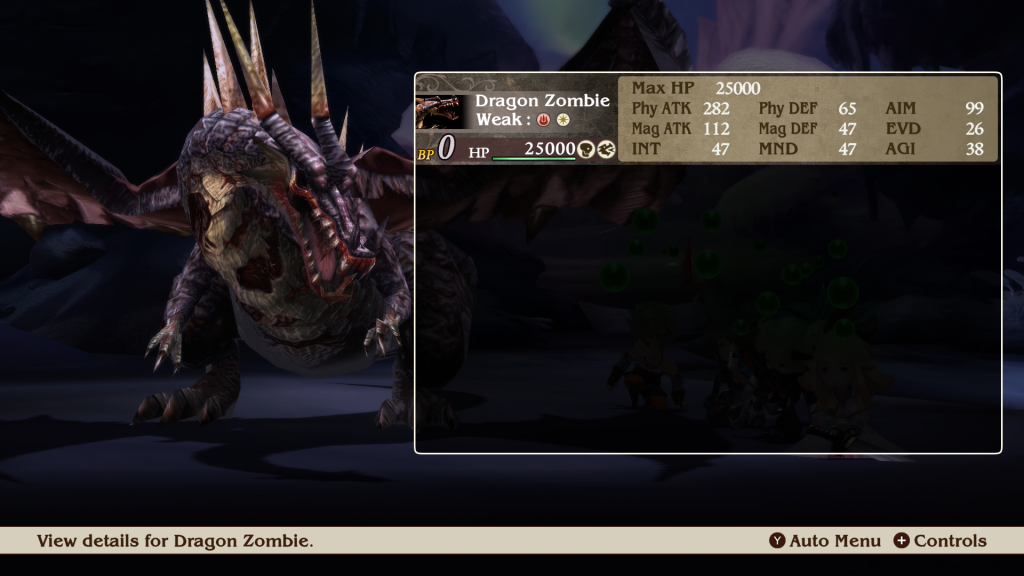
Task: Click the red fire weakness icon
Action: [x=544, y=120]
